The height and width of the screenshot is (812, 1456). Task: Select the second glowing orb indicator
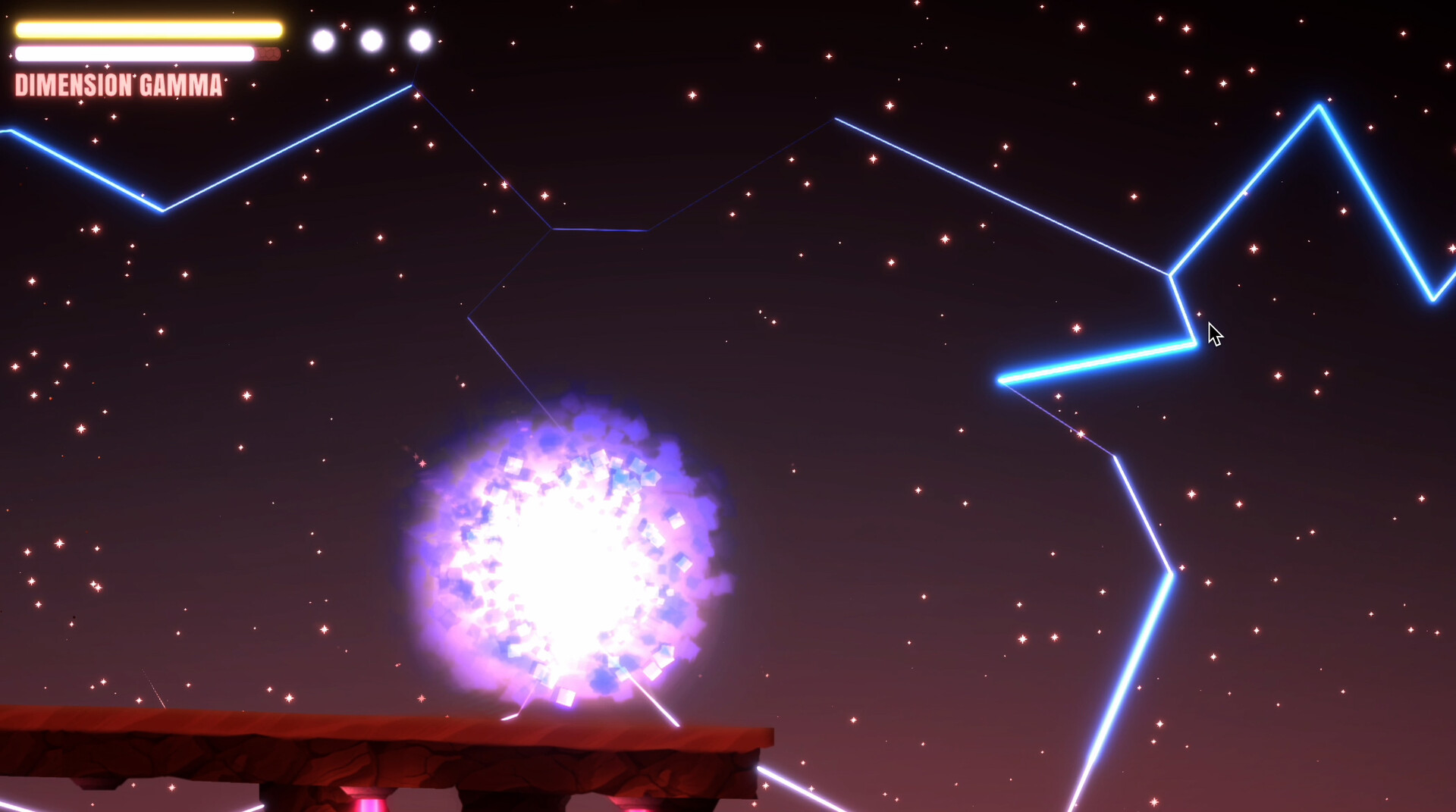pyautogui.click(x=371, y=39)
